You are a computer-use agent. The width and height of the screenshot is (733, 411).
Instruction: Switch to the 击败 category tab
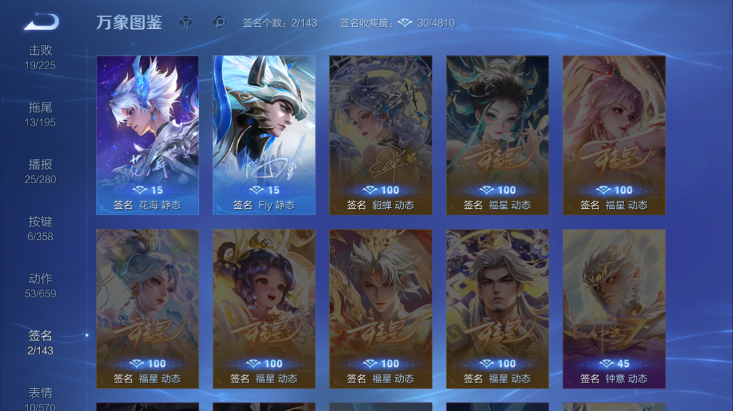[40, 57]
